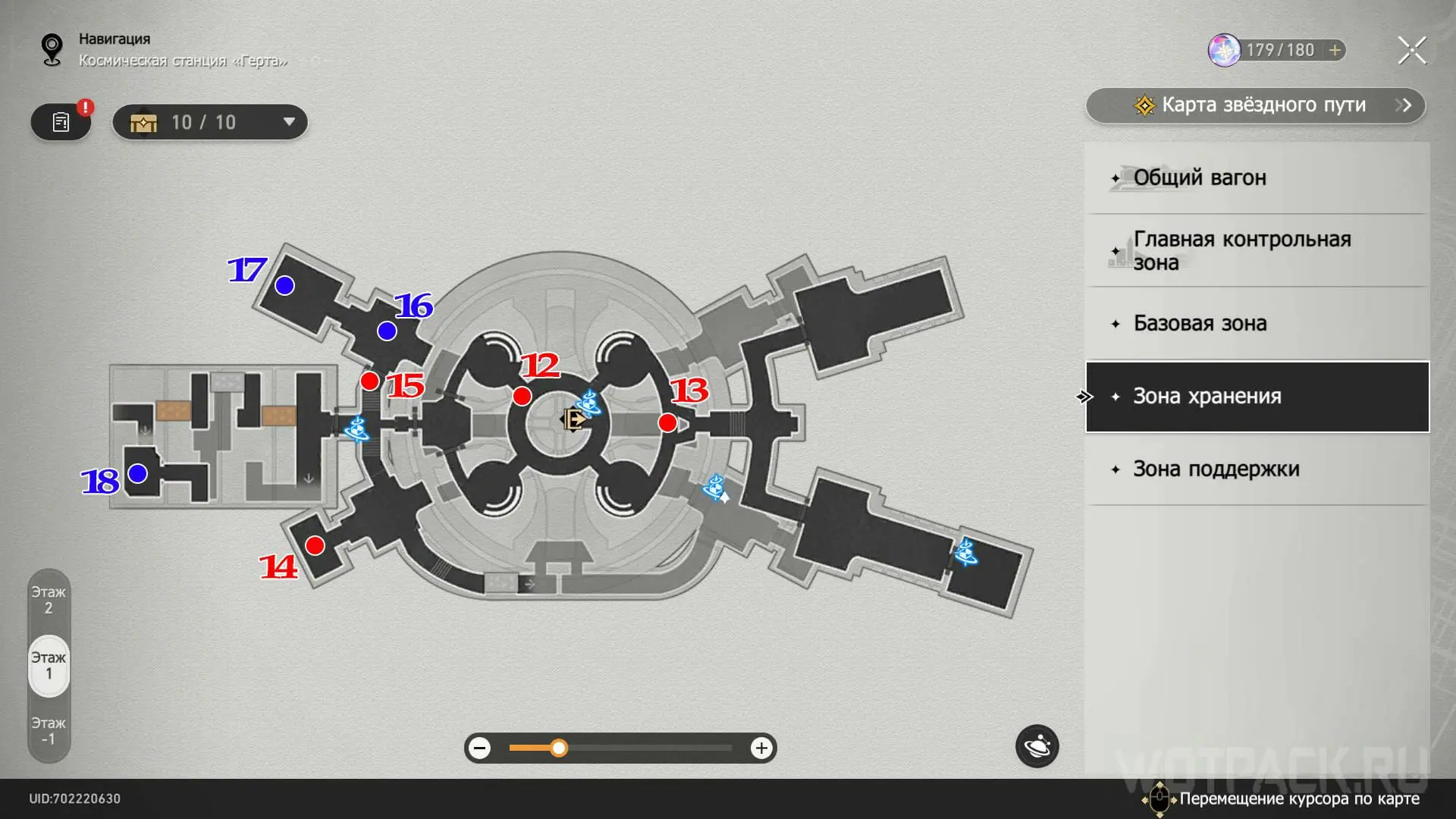Switch to Этаж 2 floor

pos(49,600)
